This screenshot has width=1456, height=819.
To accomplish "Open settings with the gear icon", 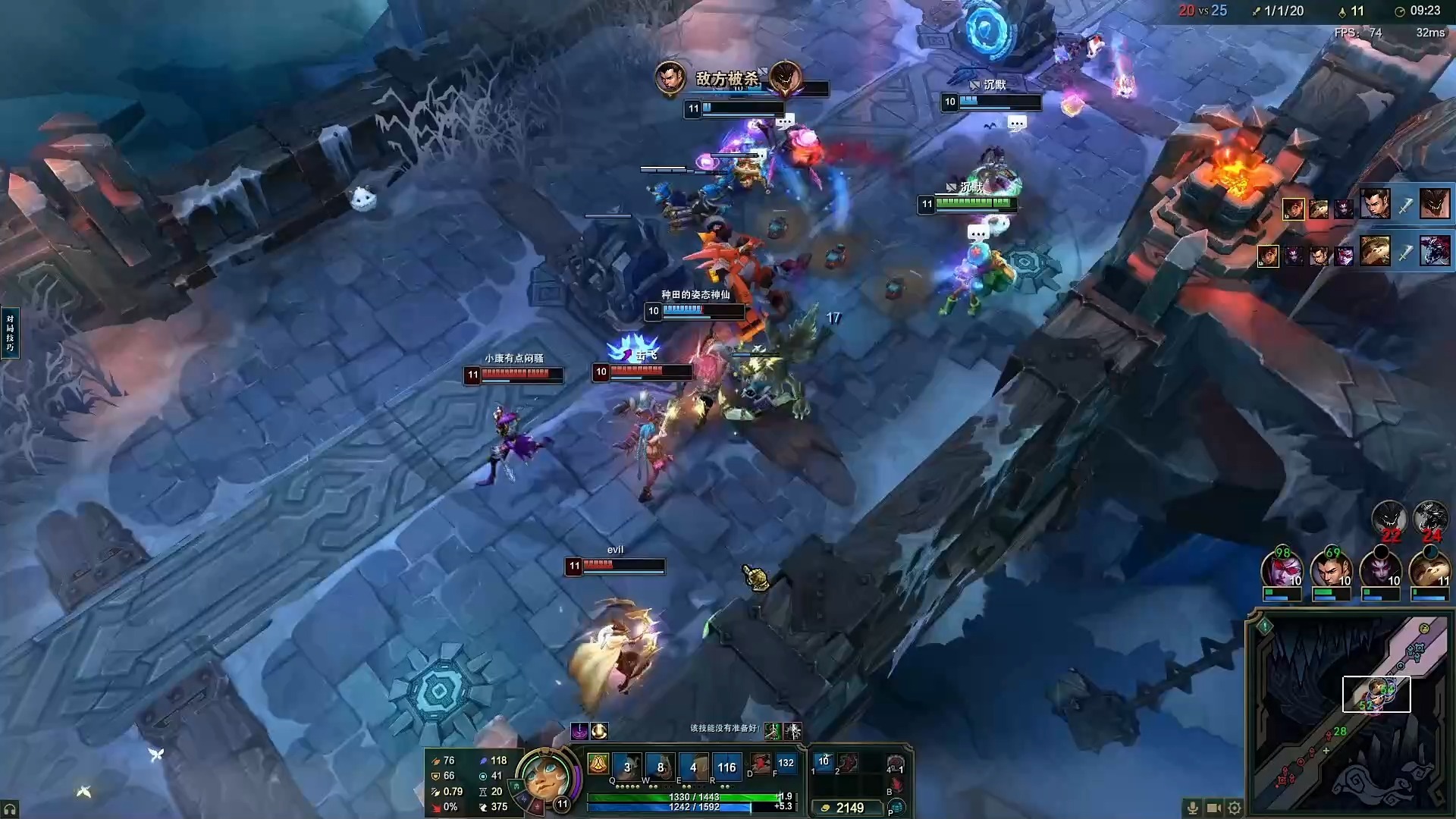I will click(1235, 808).
